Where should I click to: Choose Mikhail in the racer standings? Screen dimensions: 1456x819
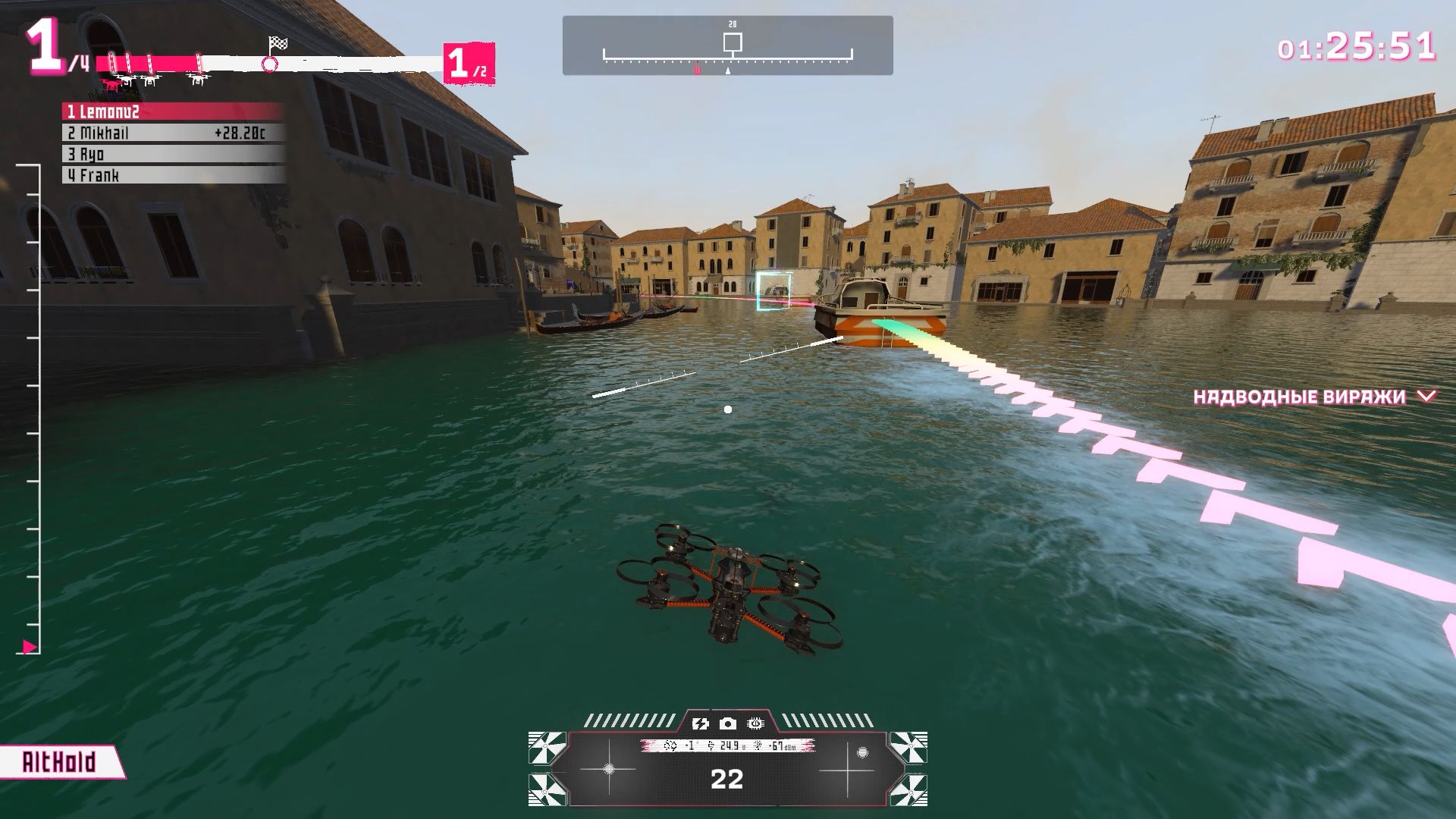173,133
